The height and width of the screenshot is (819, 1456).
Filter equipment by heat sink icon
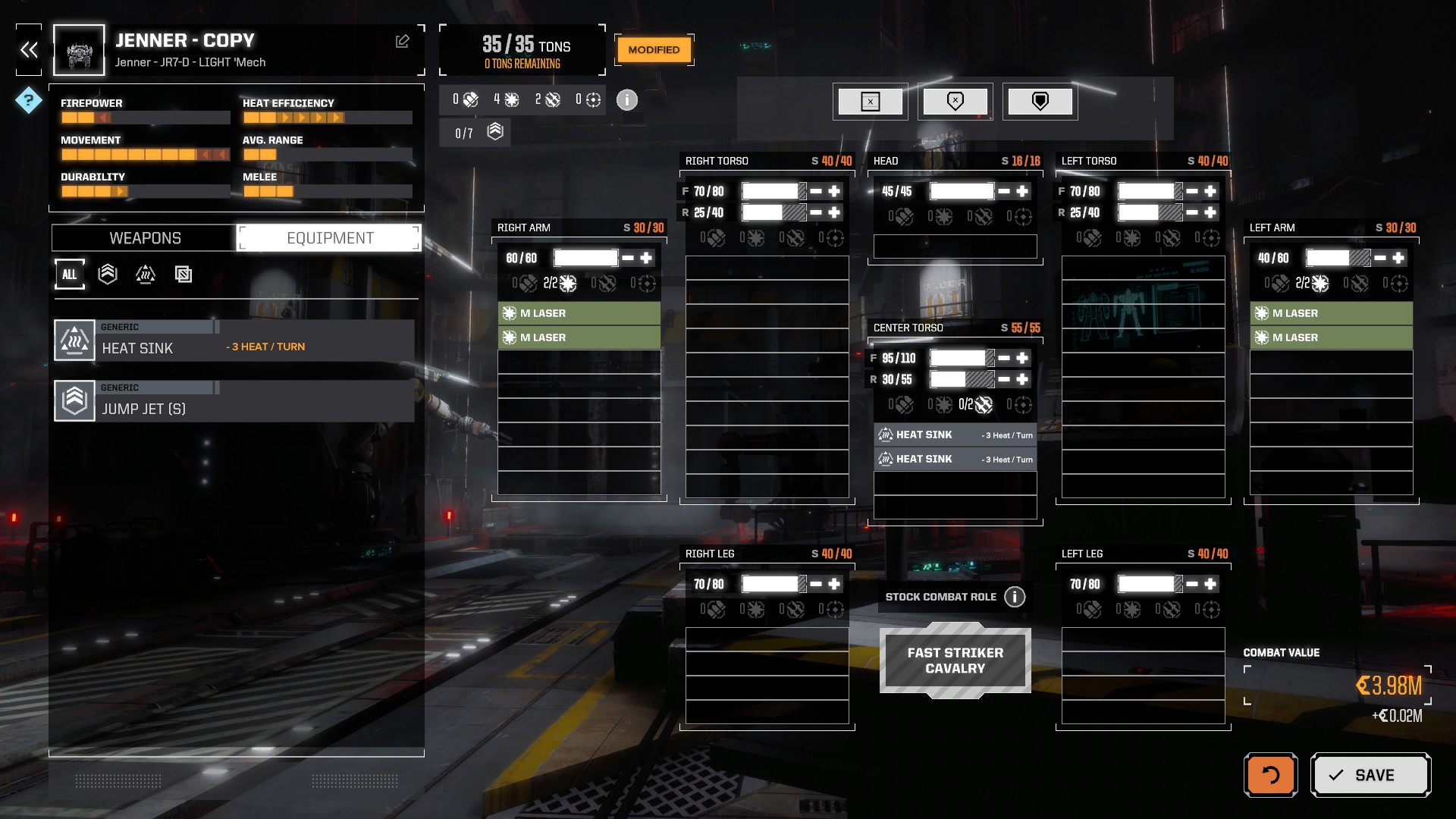[x=145, y=275]
